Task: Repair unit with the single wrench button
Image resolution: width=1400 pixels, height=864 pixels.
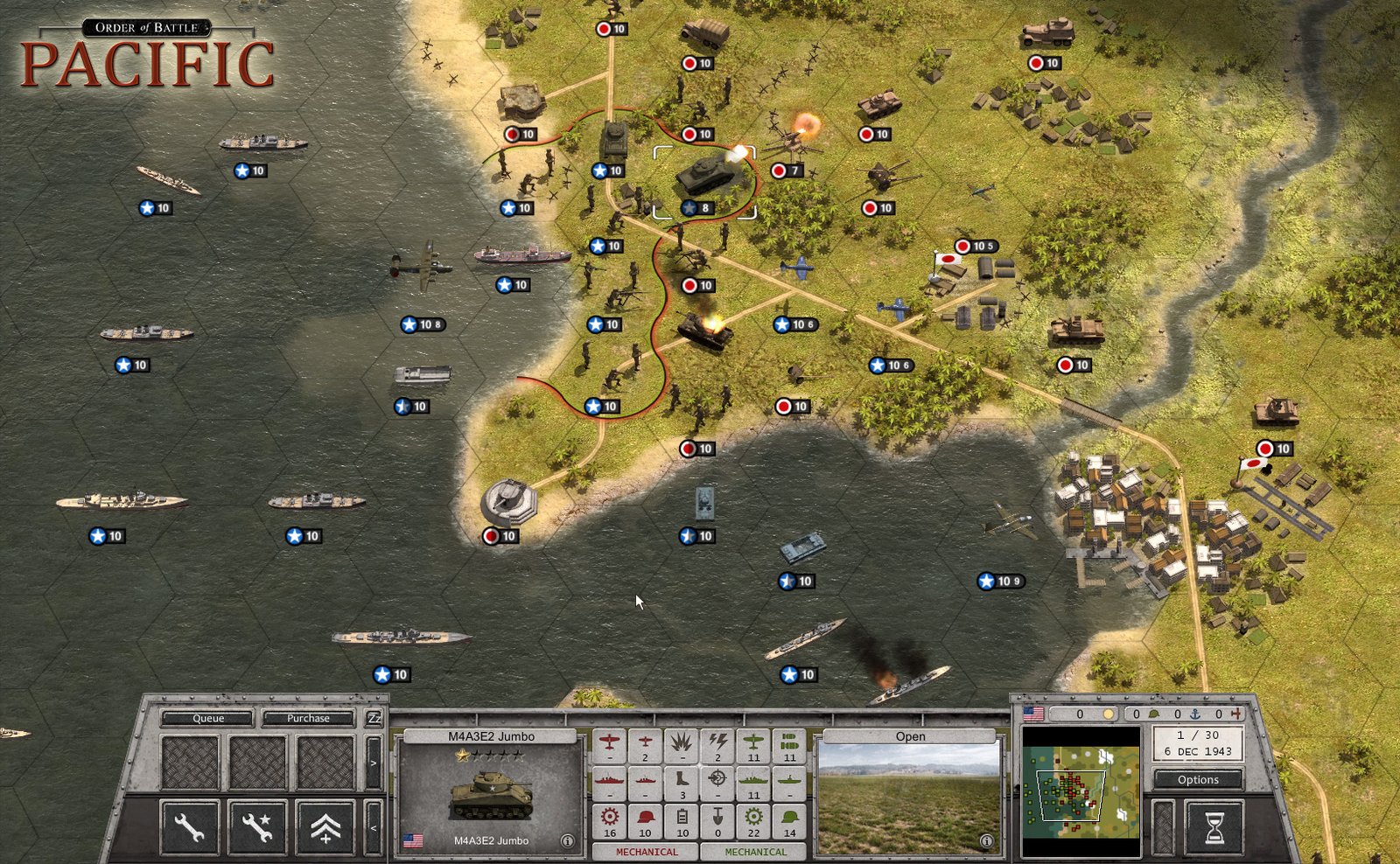Action: (189, 826)
